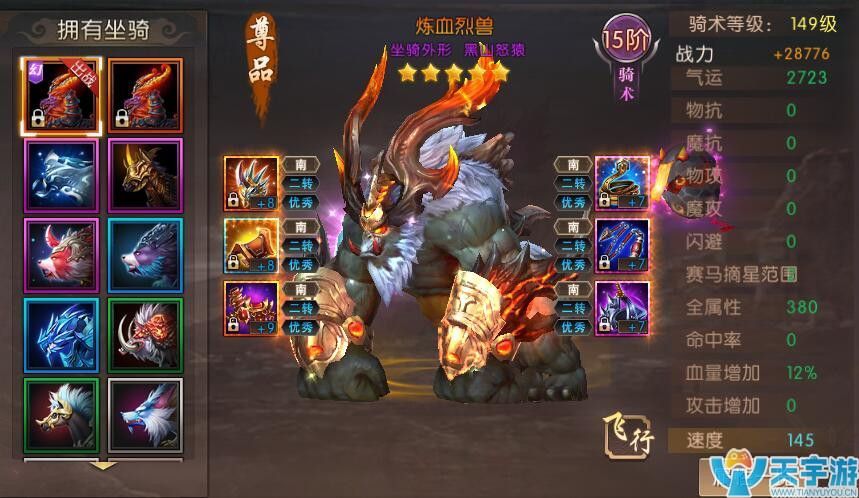Select the red chain reins slot +7
Image resolution: width=859 pixels, height=498 pixels.
click(622, 245)
